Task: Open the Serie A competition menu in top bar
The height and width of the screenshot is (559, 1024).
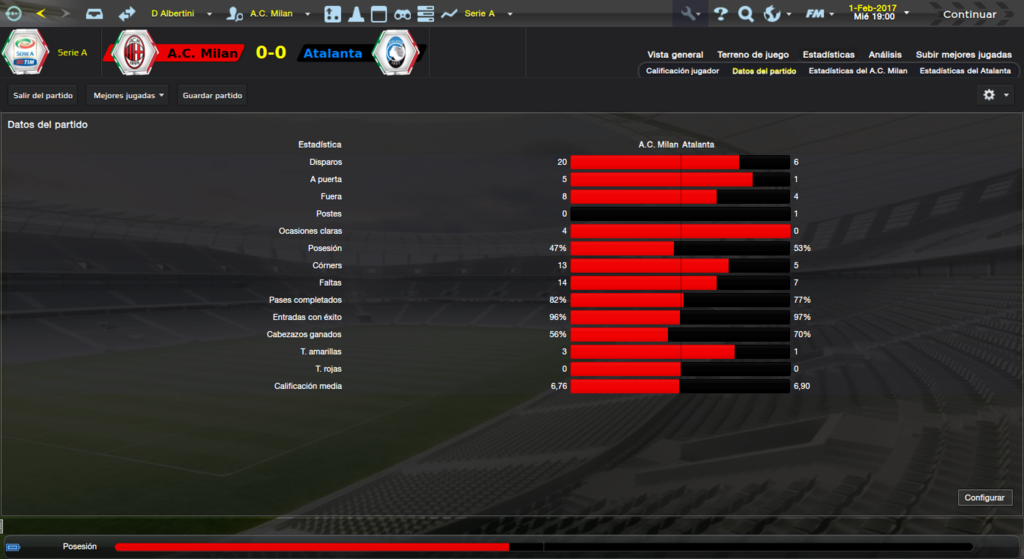Action: point(487,14)
